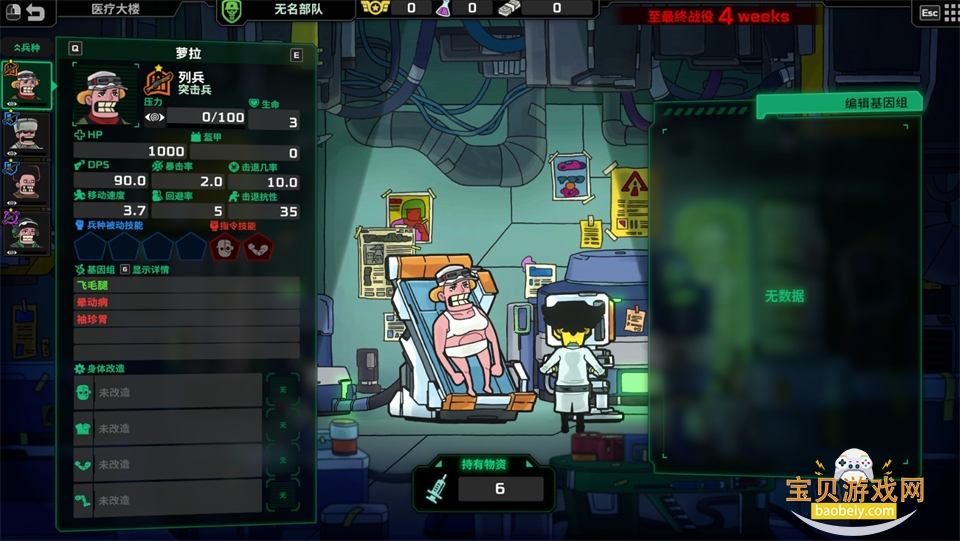
Task: Open the torso body-modification slot
Action: point(168,428)
